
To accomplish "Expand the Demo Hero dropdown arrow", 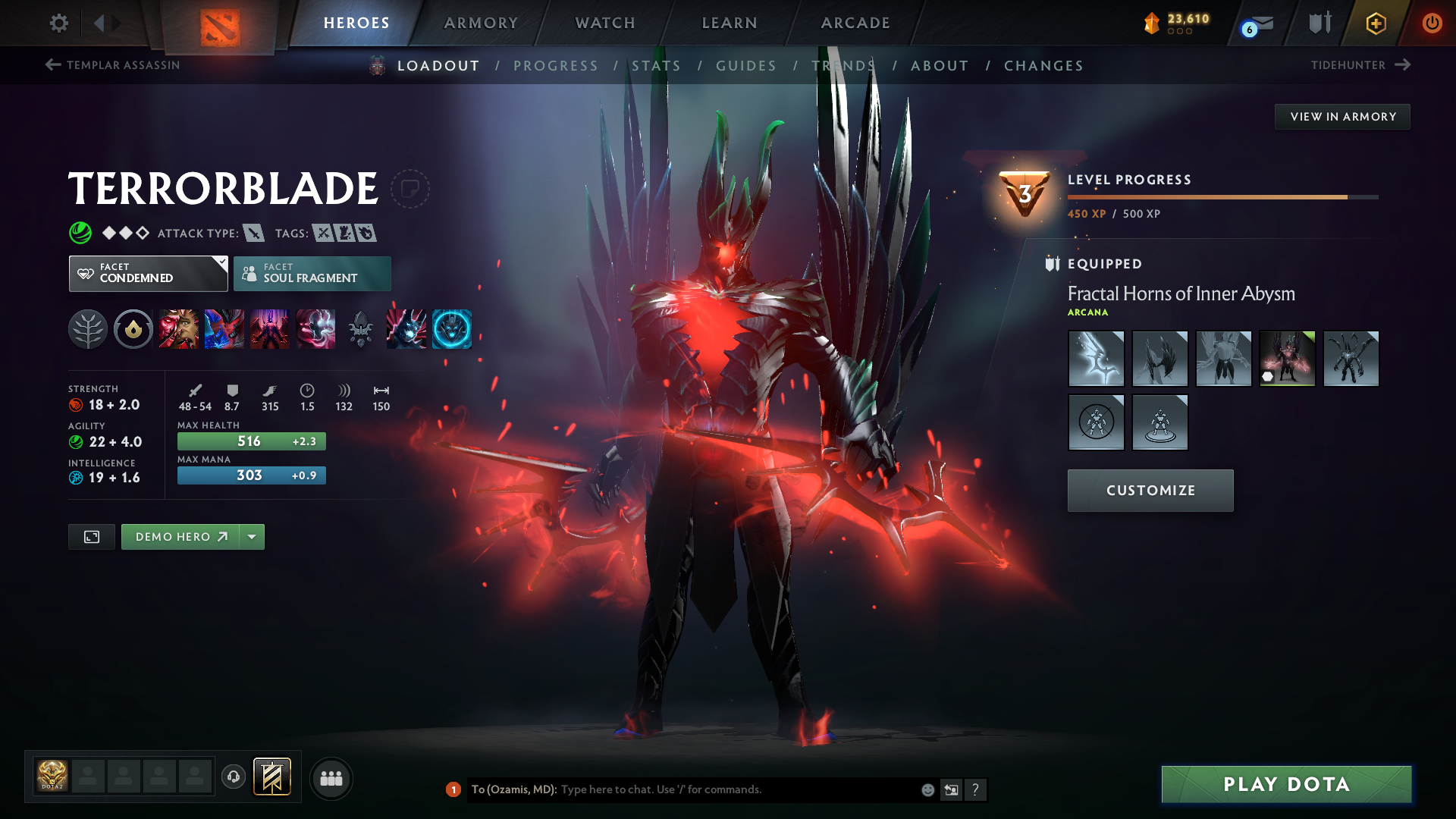I will tap(252, 537).
